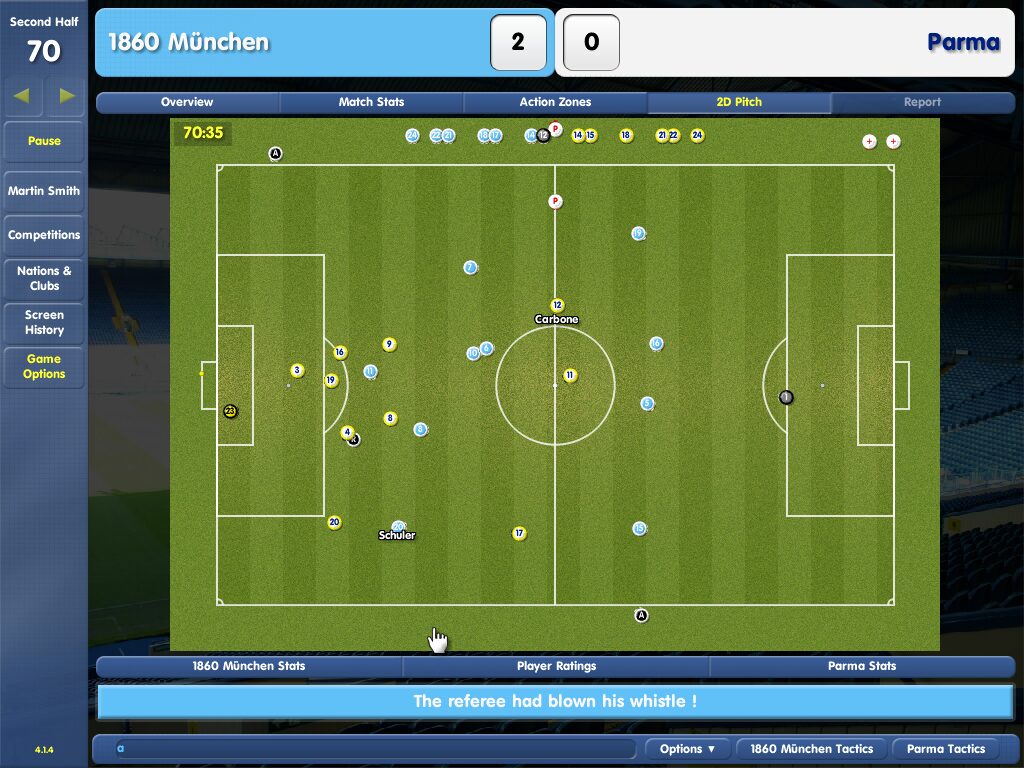1024x768 pixels.
Task: Click the back navigation arrow
Action: pos(22,96)
